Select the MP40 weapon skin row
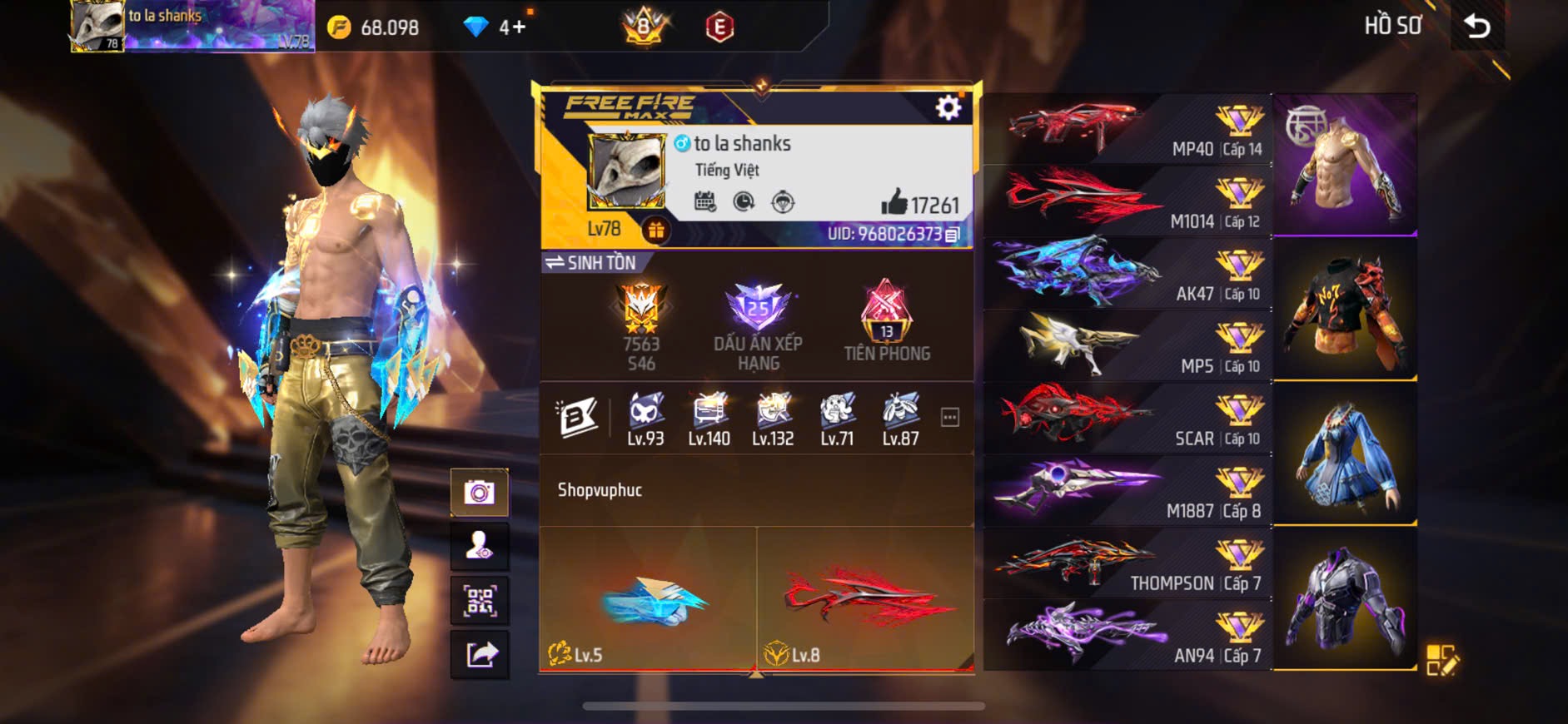The image size is (1568, 724). [x=1127, y=129]
